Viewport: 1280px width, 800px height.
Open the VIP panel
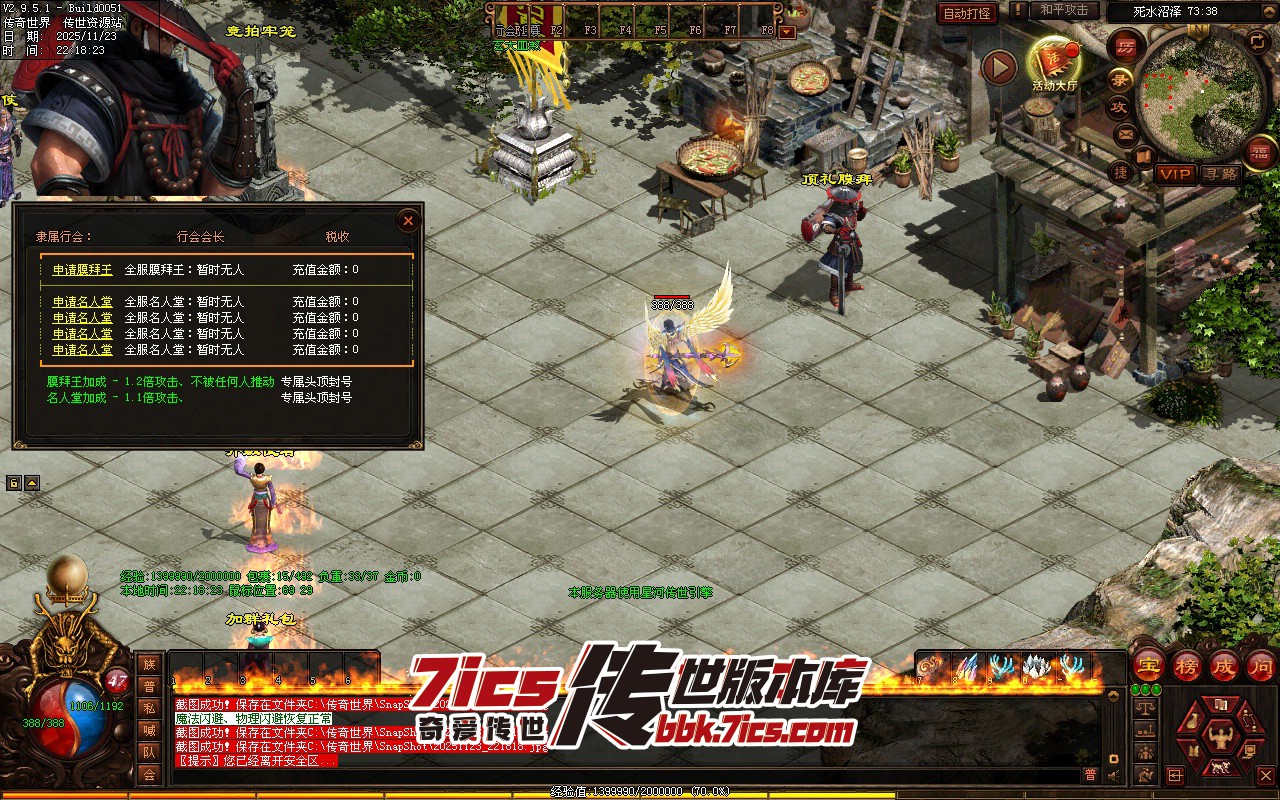(1176, 174)
